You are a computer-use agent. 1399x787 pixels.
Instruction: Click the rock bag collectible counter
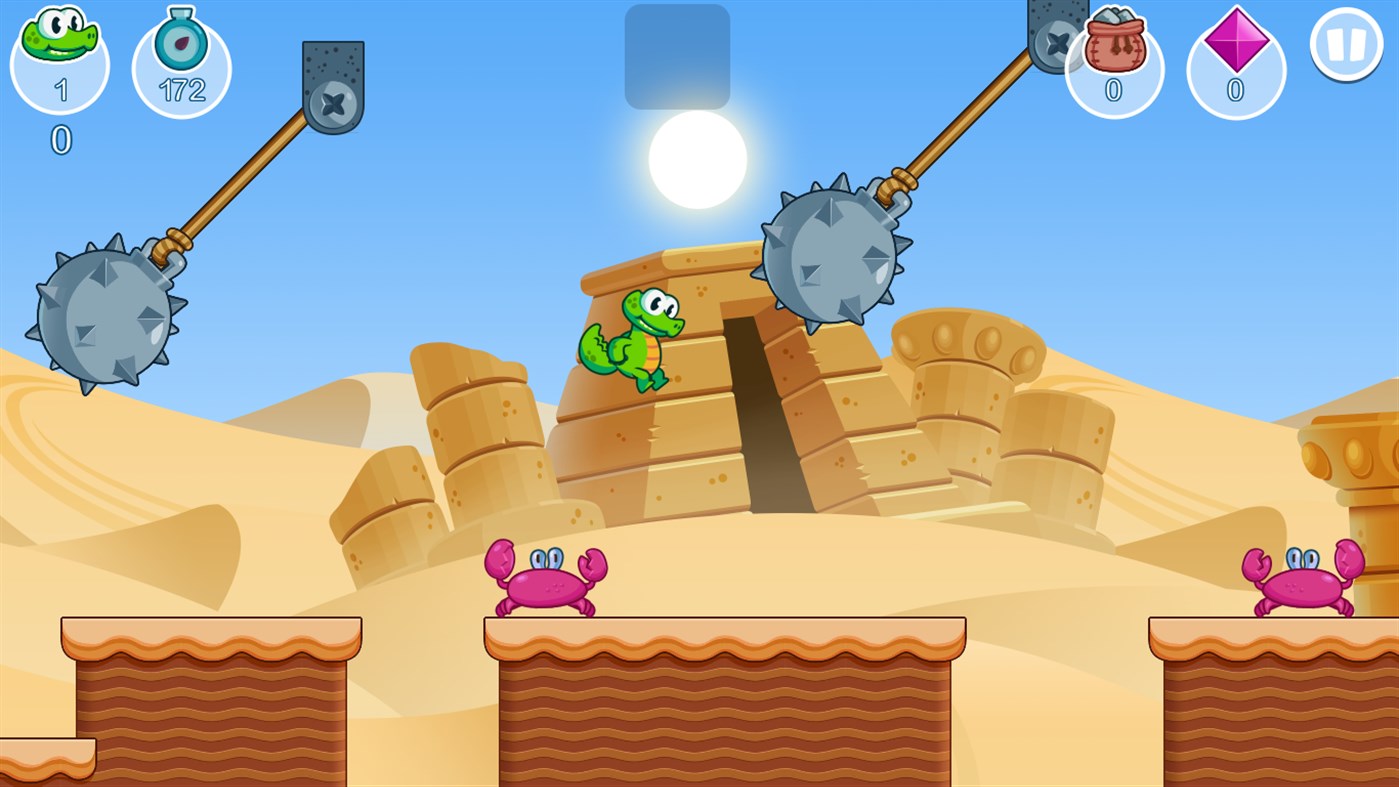(x=1113, y=45)
